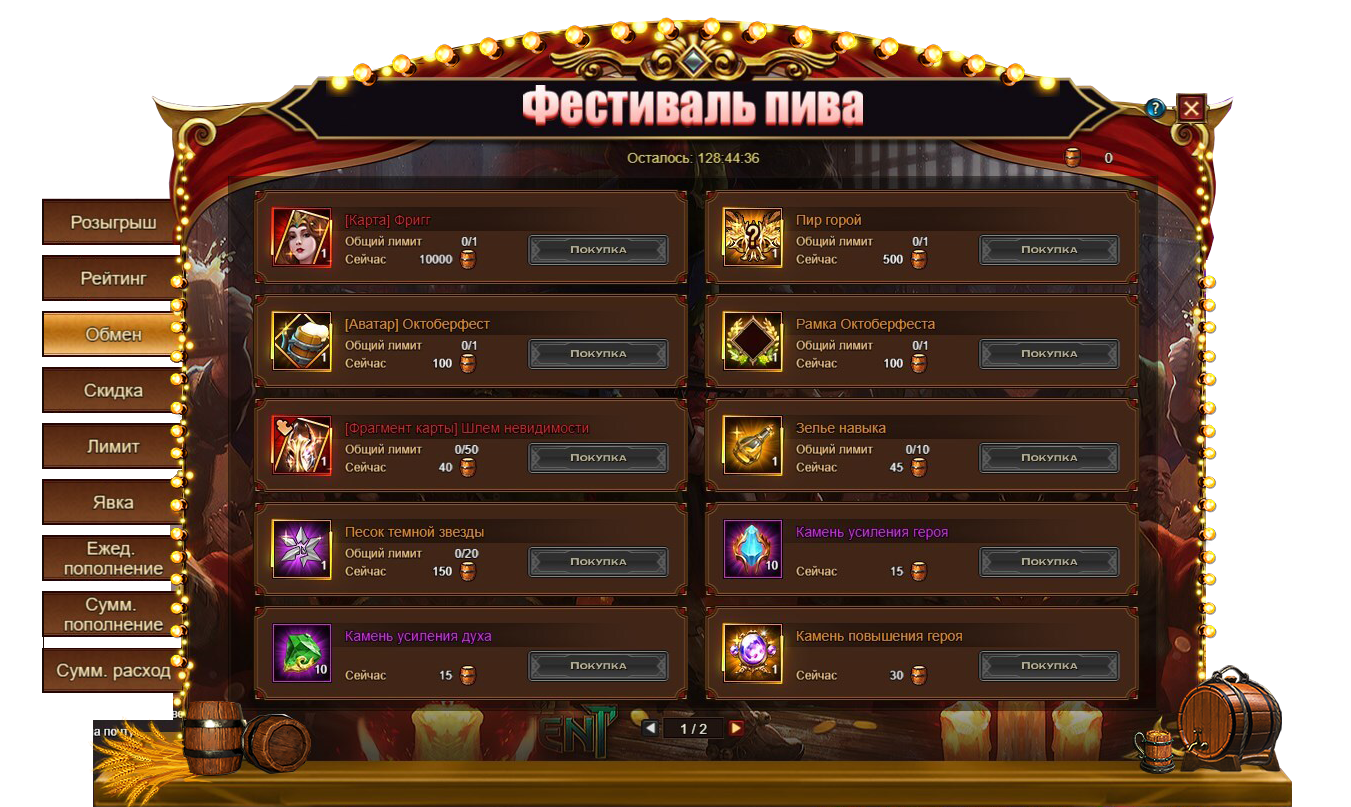The height and width of the screenshot is (807, 1351).
Task: Open the blue question mark help
Action: pyautogui.click(x=1155, y=108)
